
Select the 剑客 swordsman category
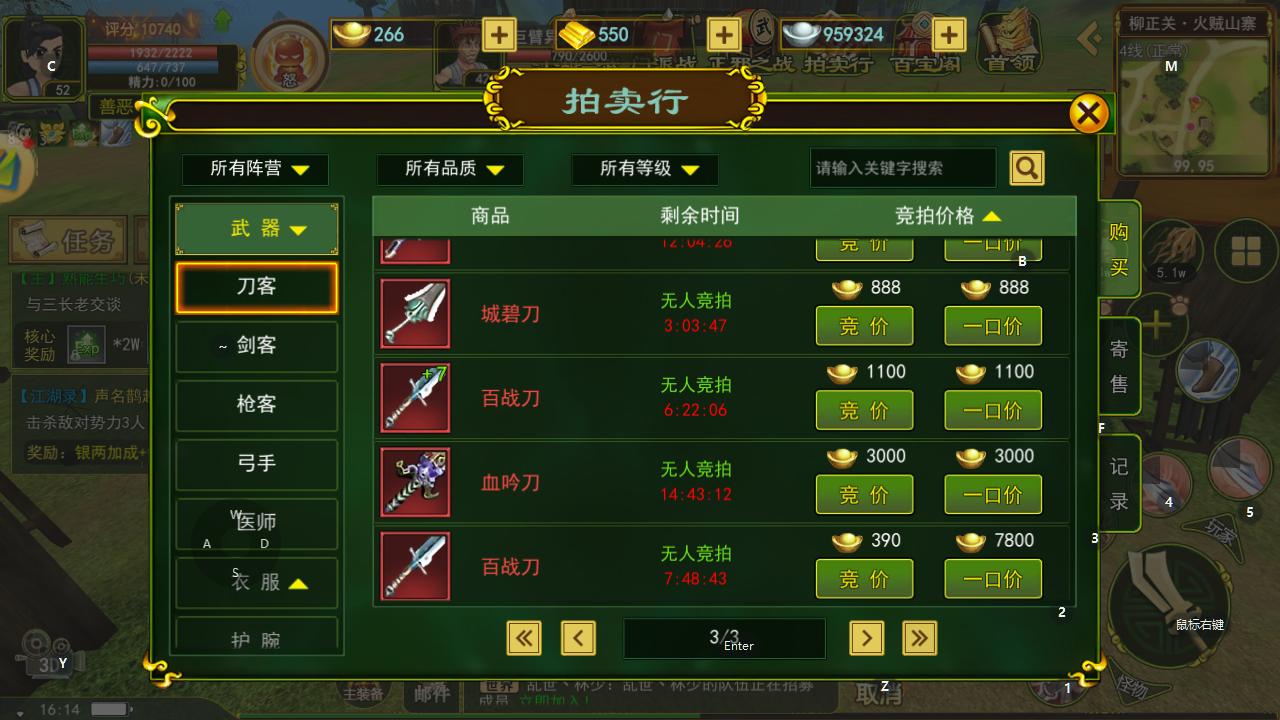click(256, 347)
